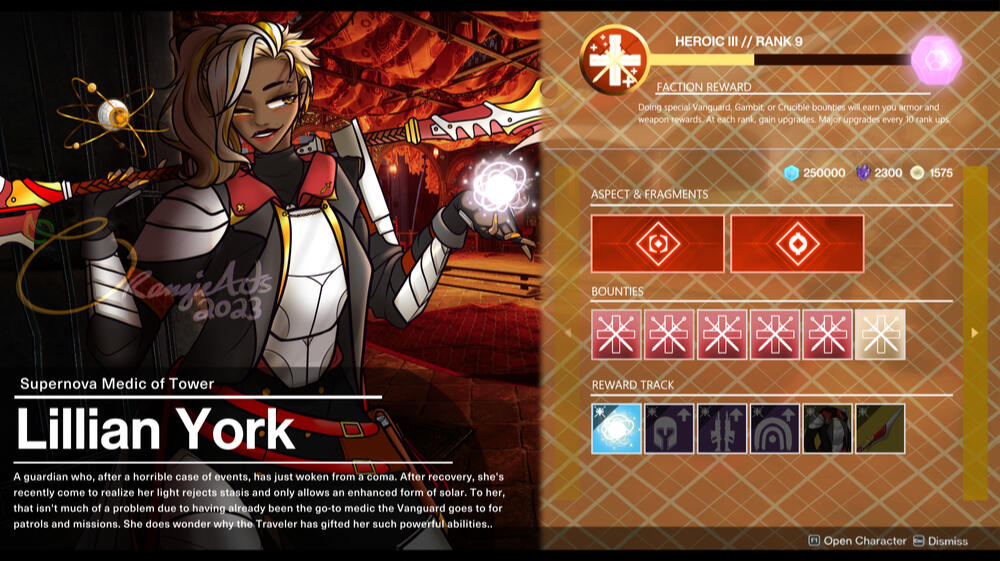1000x561 pixels.
Task: Show the next vendor page arrow
Action: coord(975,332)
